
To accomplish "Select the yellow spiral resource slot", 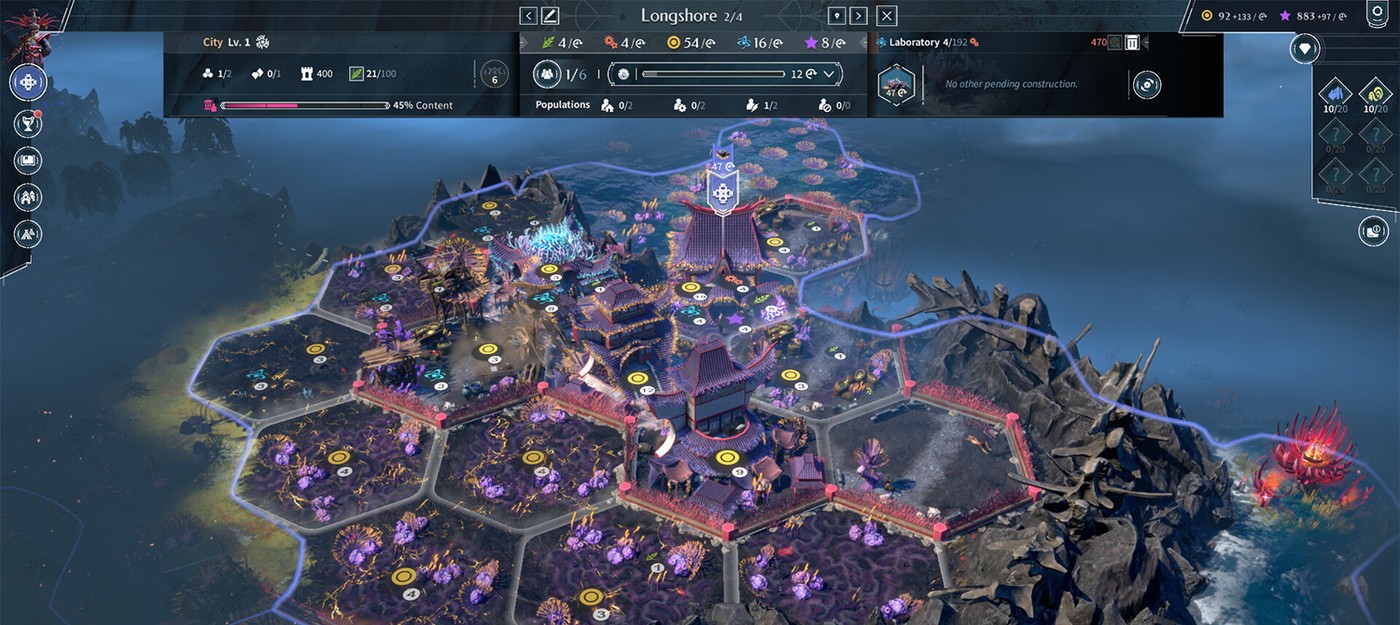I will pos(1375,94).
